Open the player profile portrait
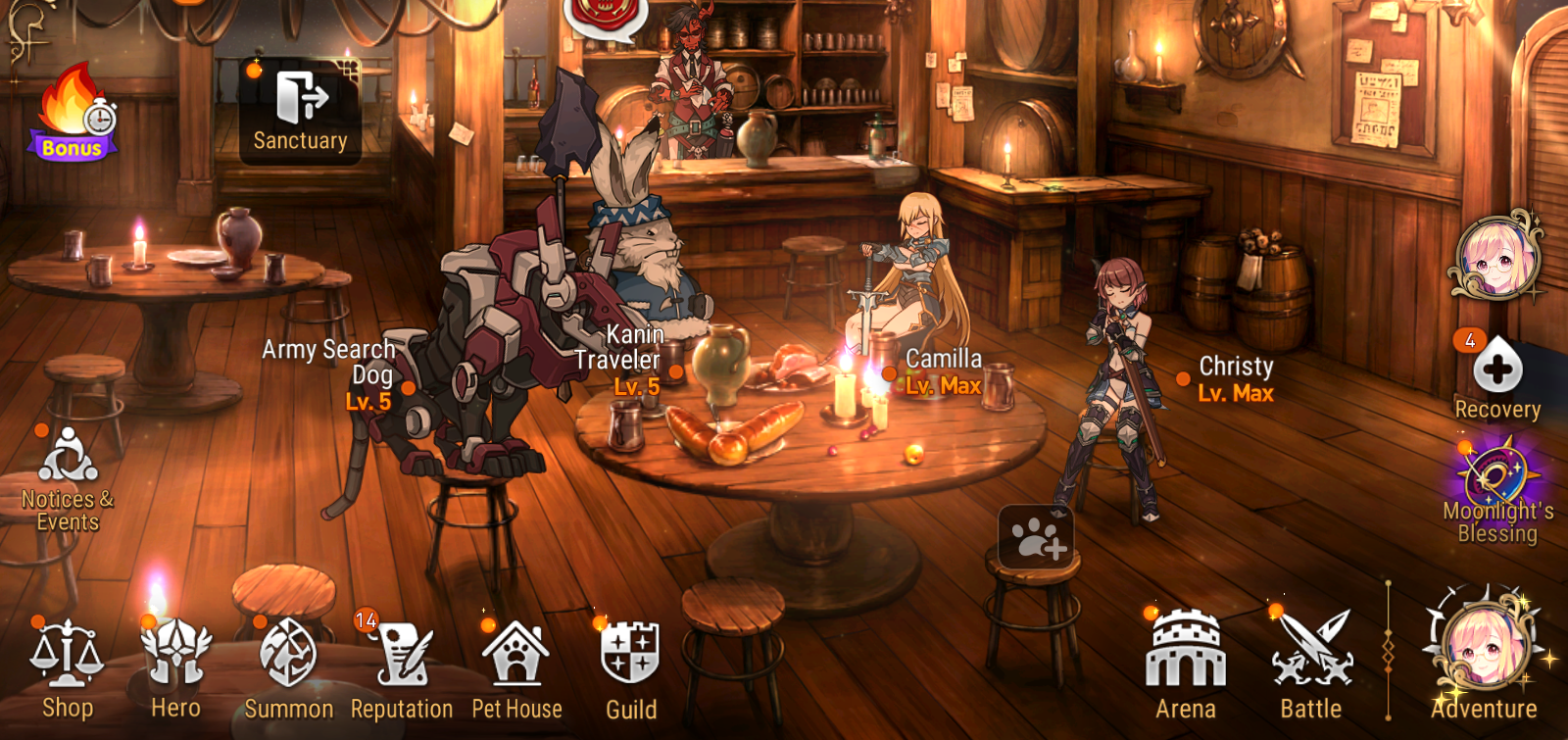 pos(1495,259)
